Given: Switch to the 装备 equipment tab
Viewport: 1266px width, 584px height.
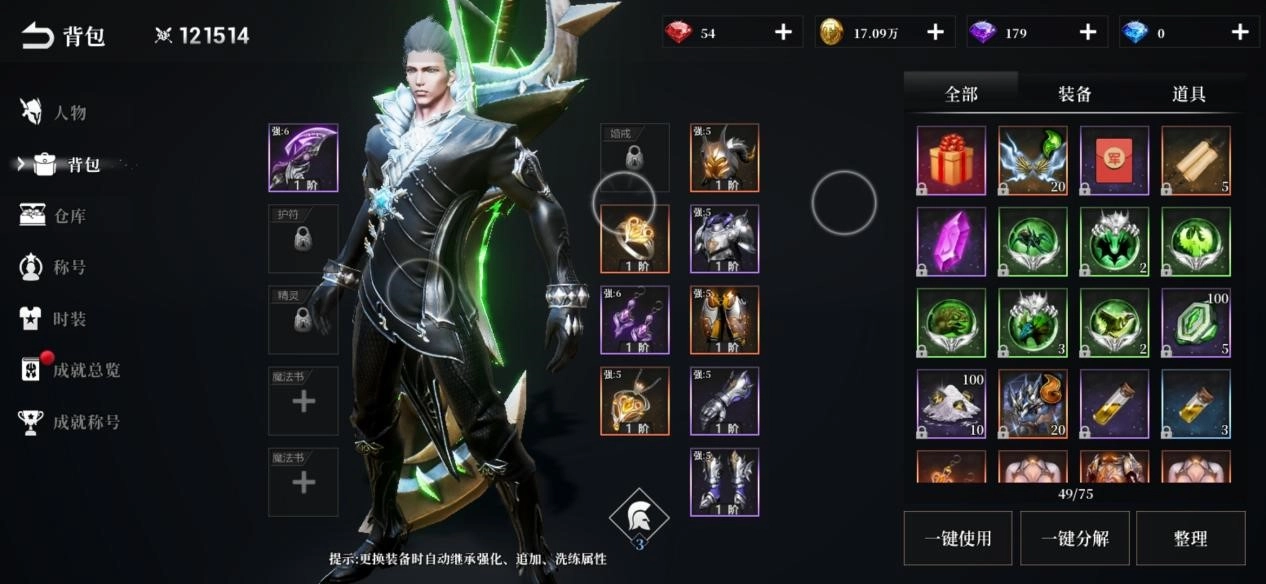Looking at the screenshot, I should tap(1075, 94).
